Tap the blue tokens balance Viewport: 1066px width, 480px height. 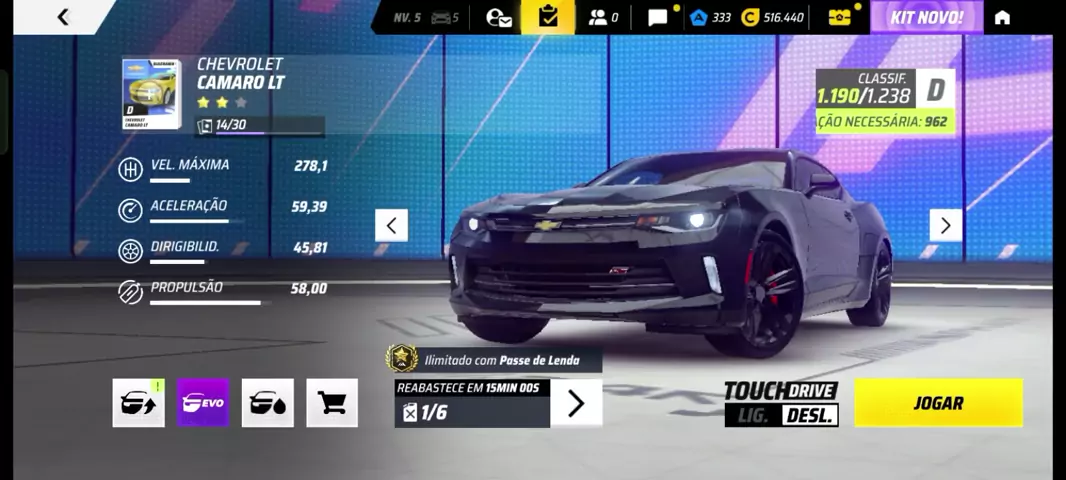711,17
